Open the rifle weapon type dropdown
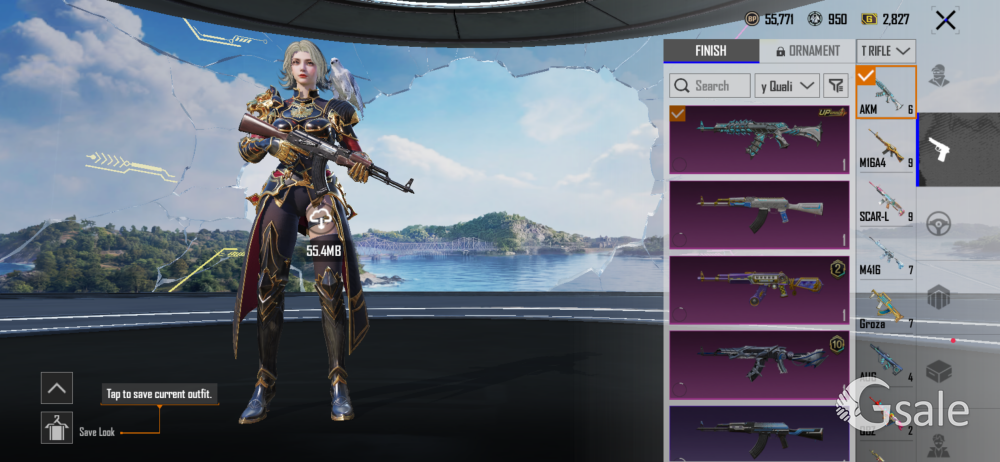Viewport: 1000px width, 462px height. [887, 51]
